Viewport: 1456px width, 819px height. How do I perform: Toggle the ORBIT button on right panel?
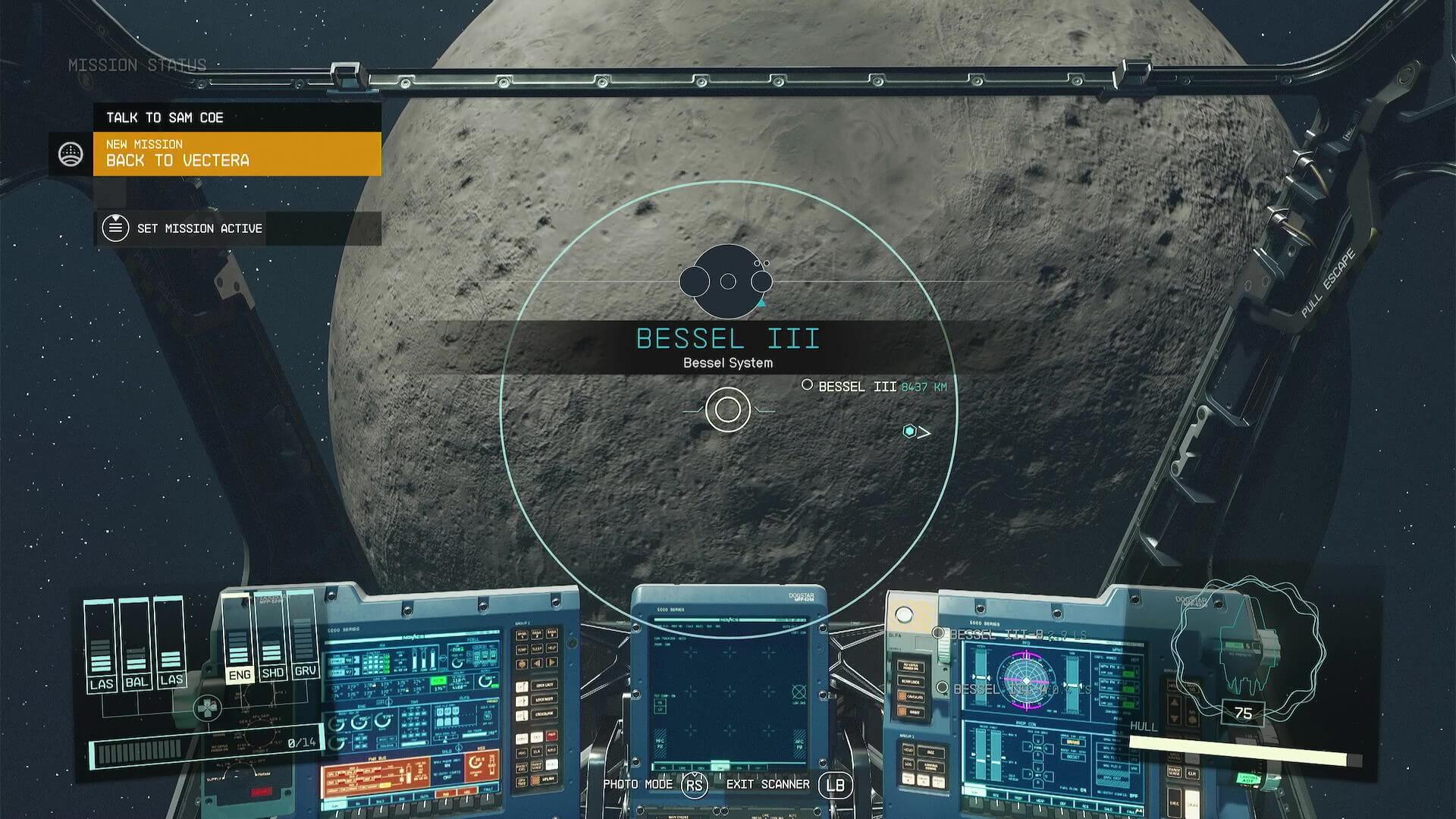pos(912,711)
